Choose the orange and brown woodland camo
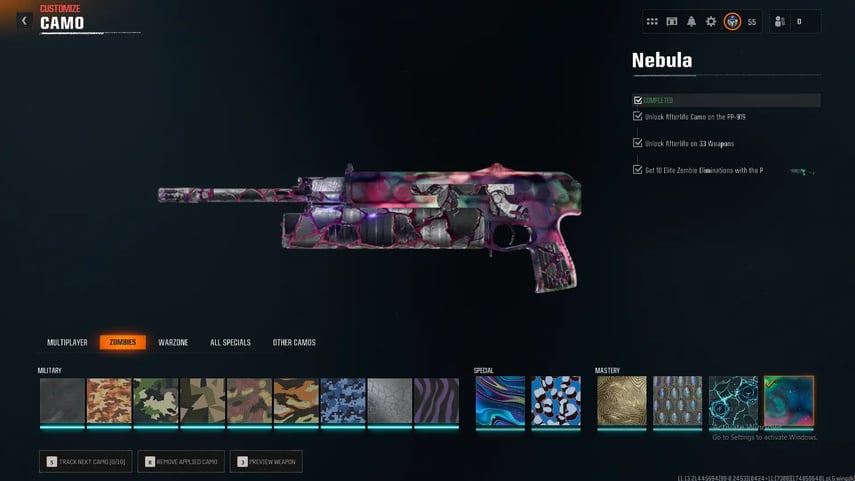855x481 pixels. click(110, 401)
